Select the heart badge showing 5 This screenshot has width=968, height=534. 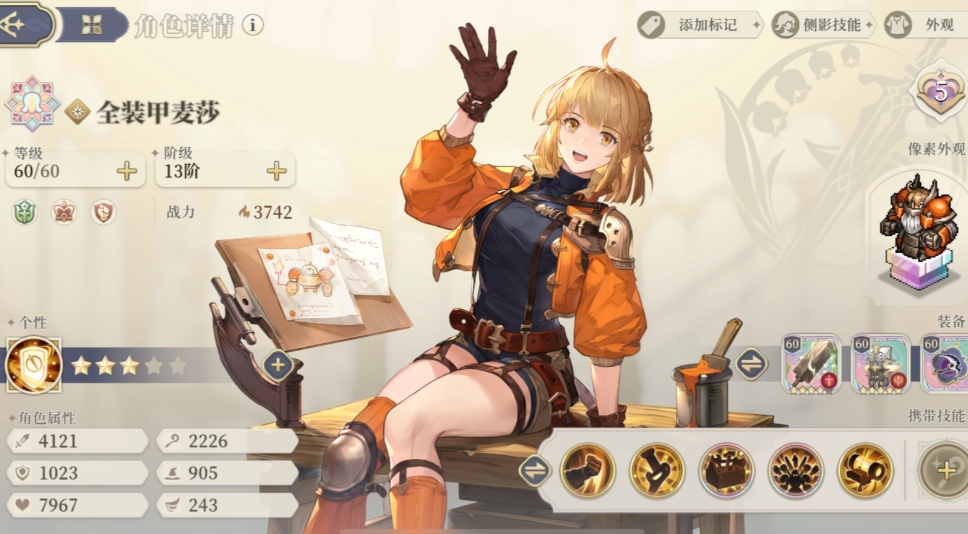coord(940,93)
